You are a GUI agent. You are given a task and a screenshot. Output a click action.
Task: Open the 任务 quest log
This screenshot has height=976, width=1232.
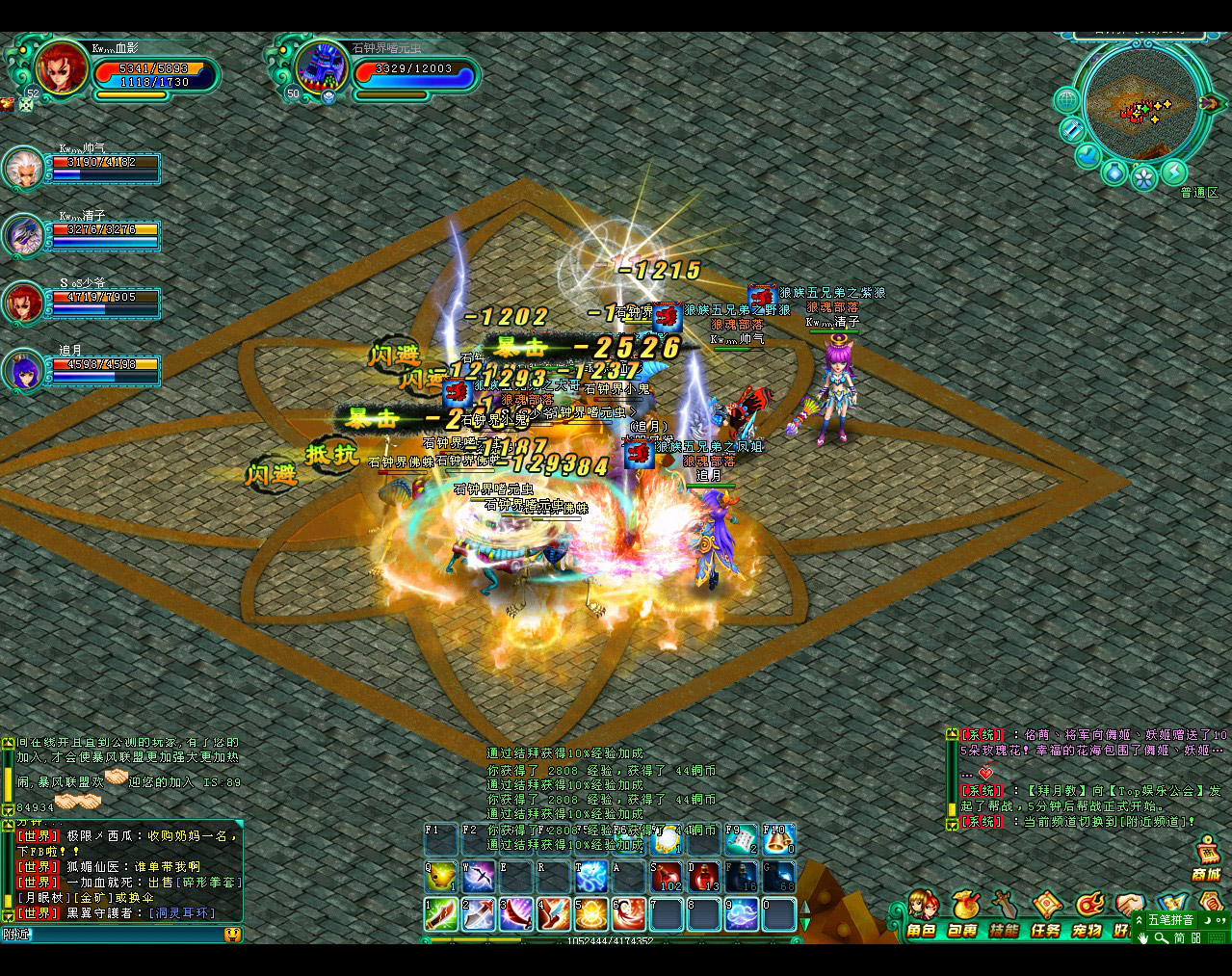[x=1045, y=913]
